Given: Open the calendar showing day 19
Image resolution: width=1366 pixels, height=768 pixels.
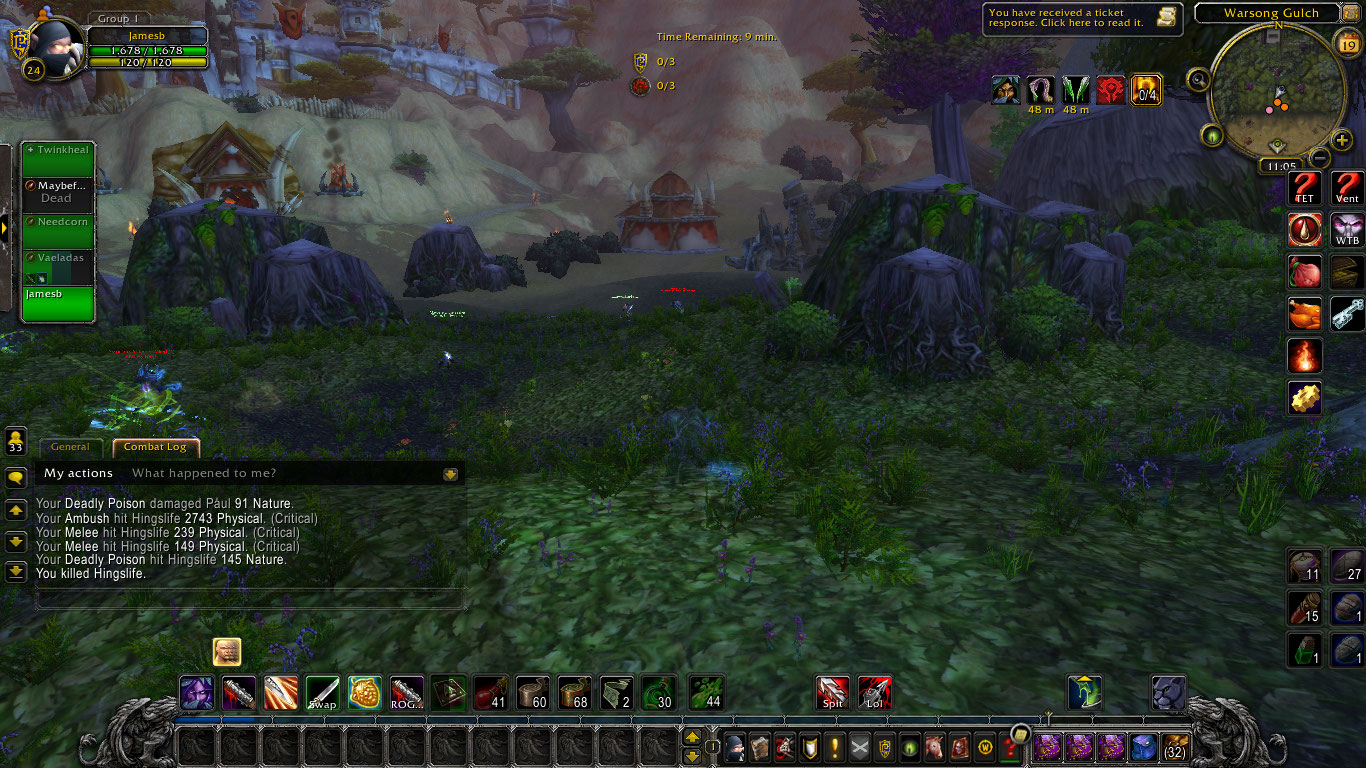Looking at the screenshot, I should click(1346, 41).
